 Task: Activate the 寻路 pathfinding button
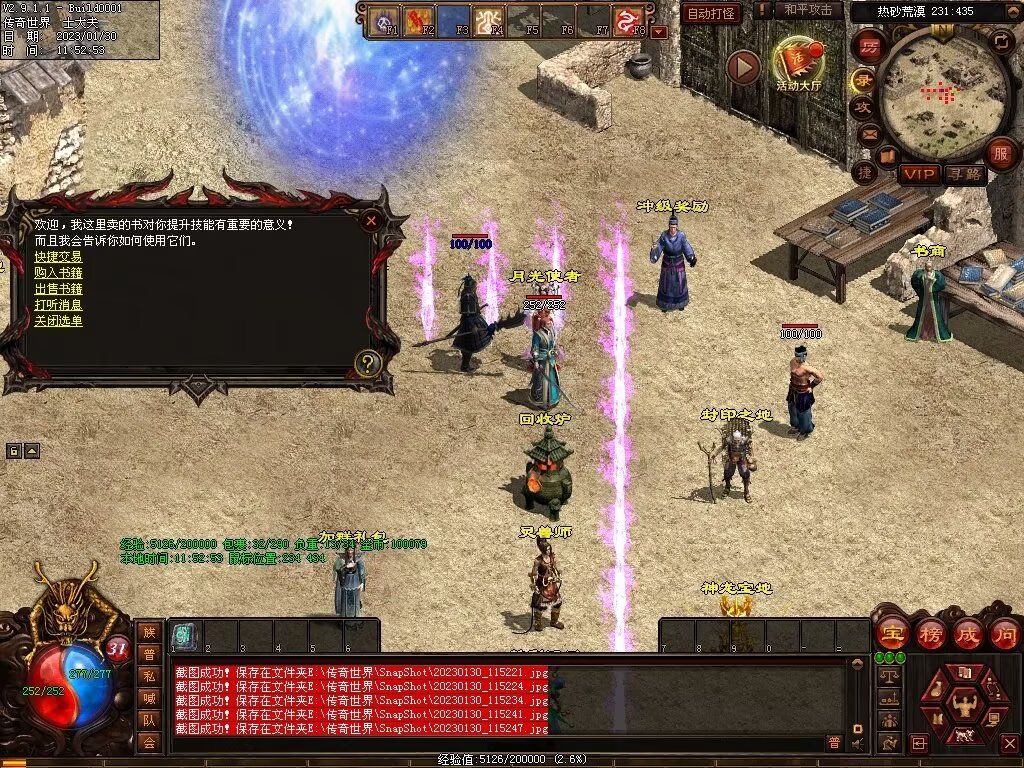coord(965,174)
